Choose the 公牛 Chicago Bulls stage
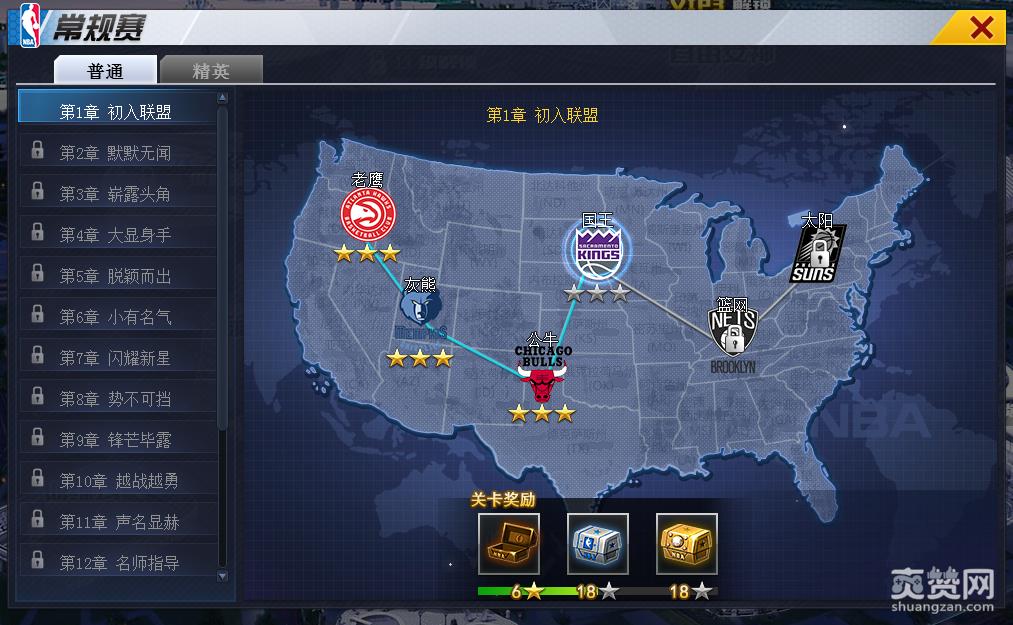 (x=543, y=375)
